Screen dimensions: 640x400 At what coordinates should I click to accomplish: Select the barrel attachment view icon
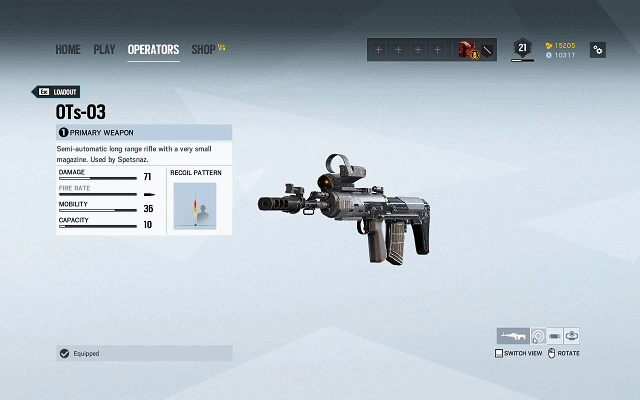555,336
